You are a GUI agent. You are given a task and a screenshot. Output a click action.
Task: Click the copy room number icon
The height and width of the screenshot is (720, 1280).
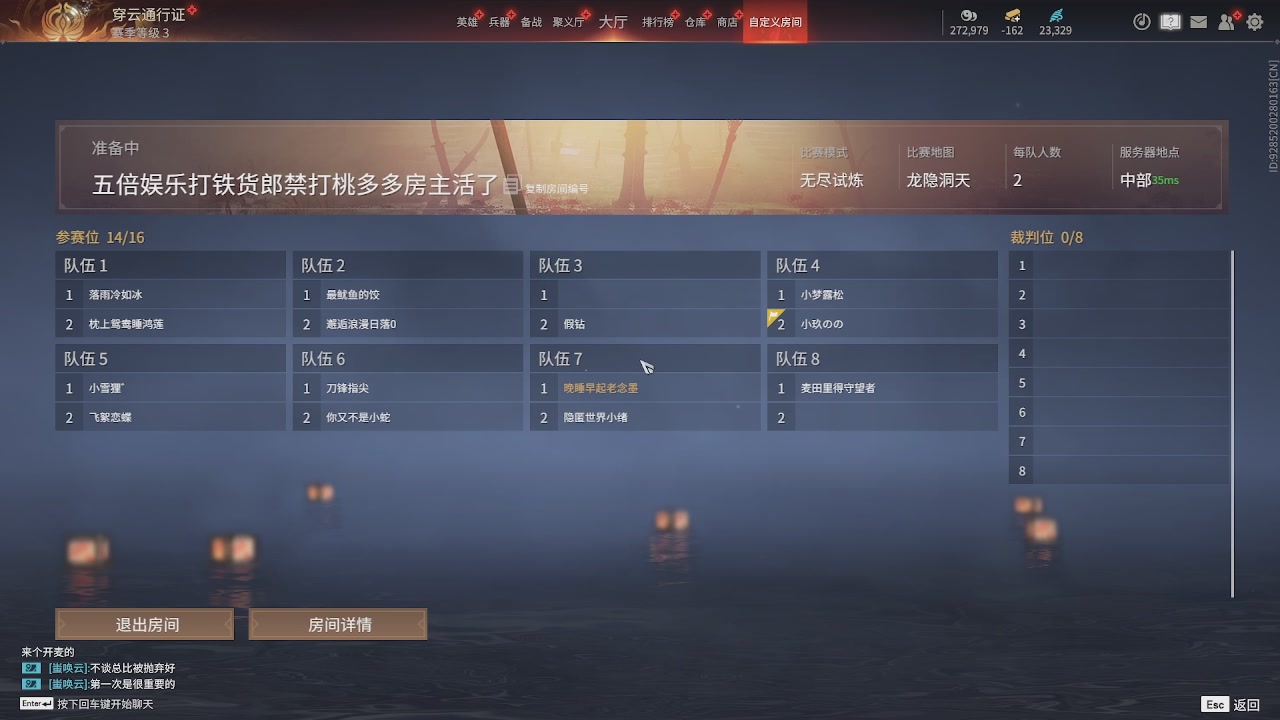pyautogui.click(x=511, y=186)
